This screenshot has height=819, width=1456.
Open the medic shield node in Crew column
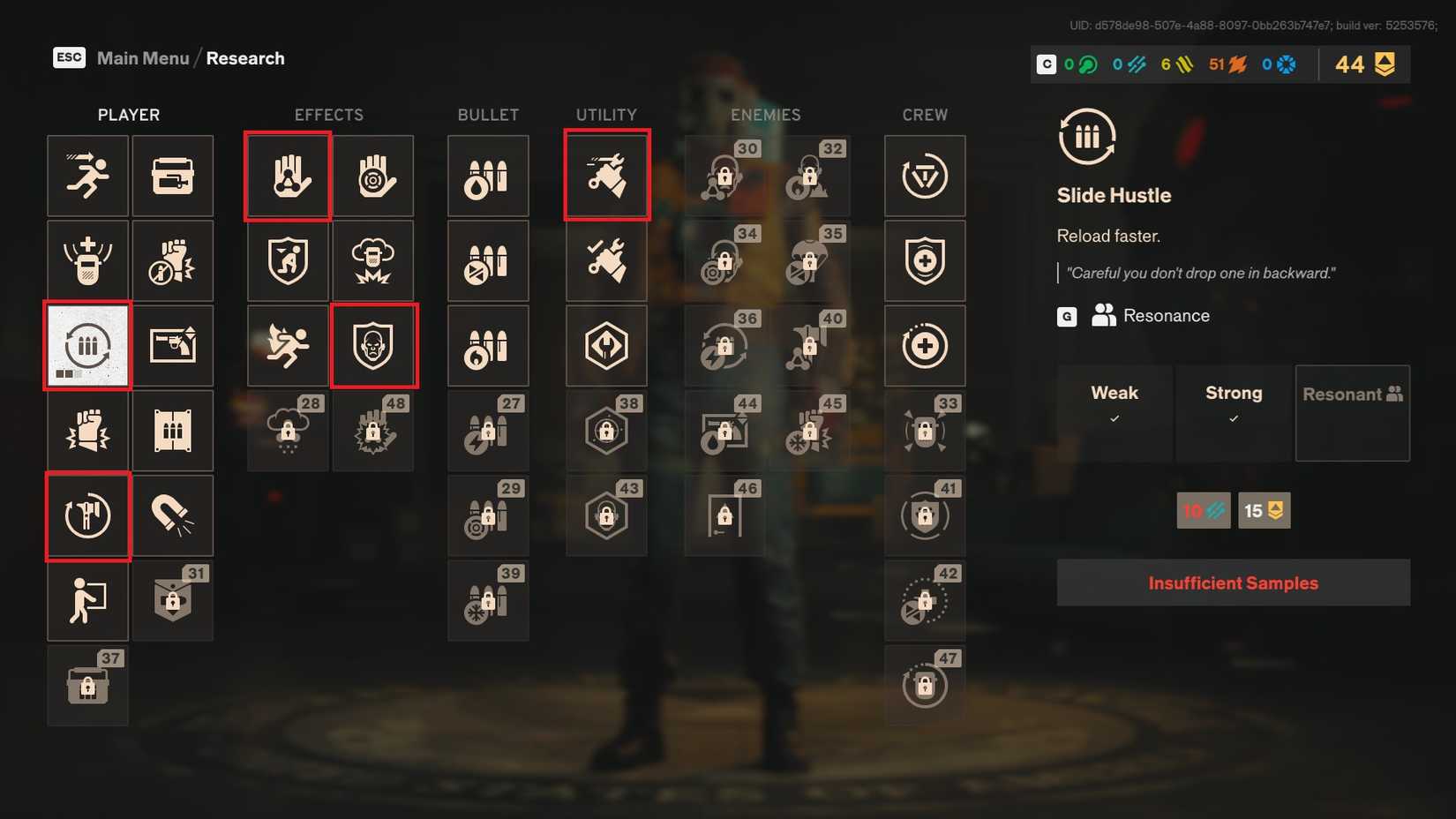click(925, 260)
